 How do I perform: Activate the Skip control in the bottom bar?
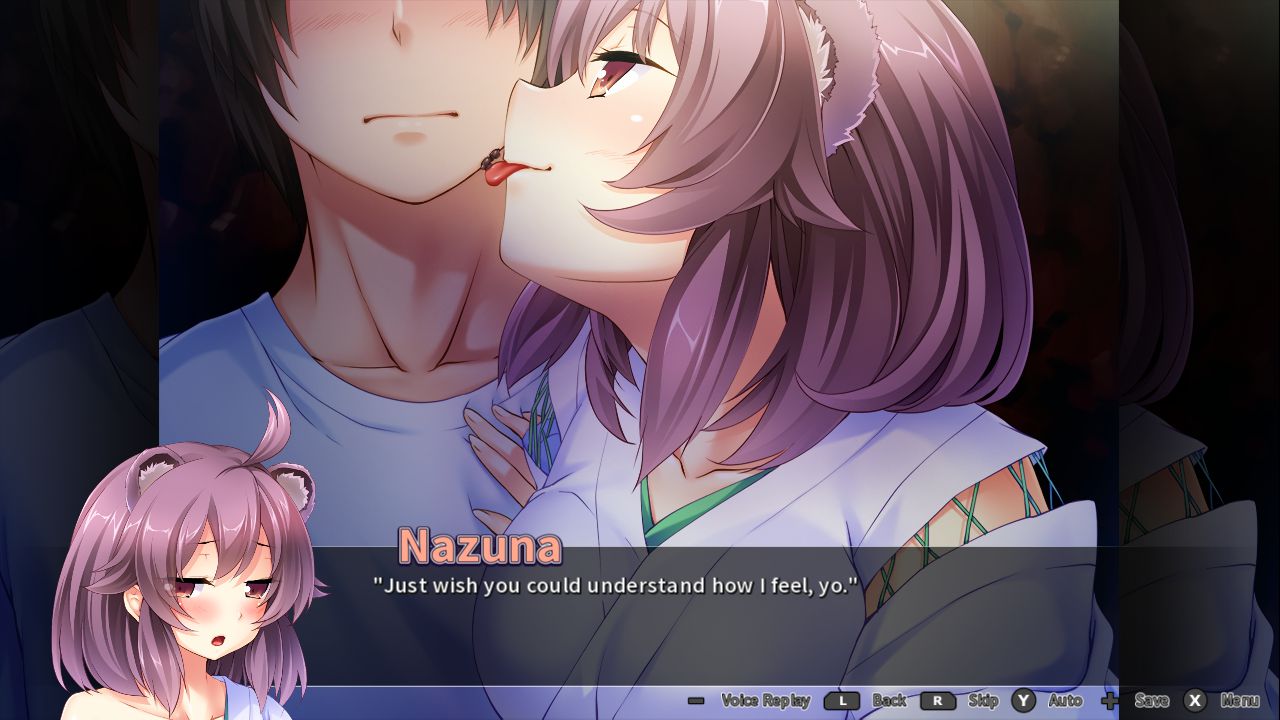(x=984, y=701)
